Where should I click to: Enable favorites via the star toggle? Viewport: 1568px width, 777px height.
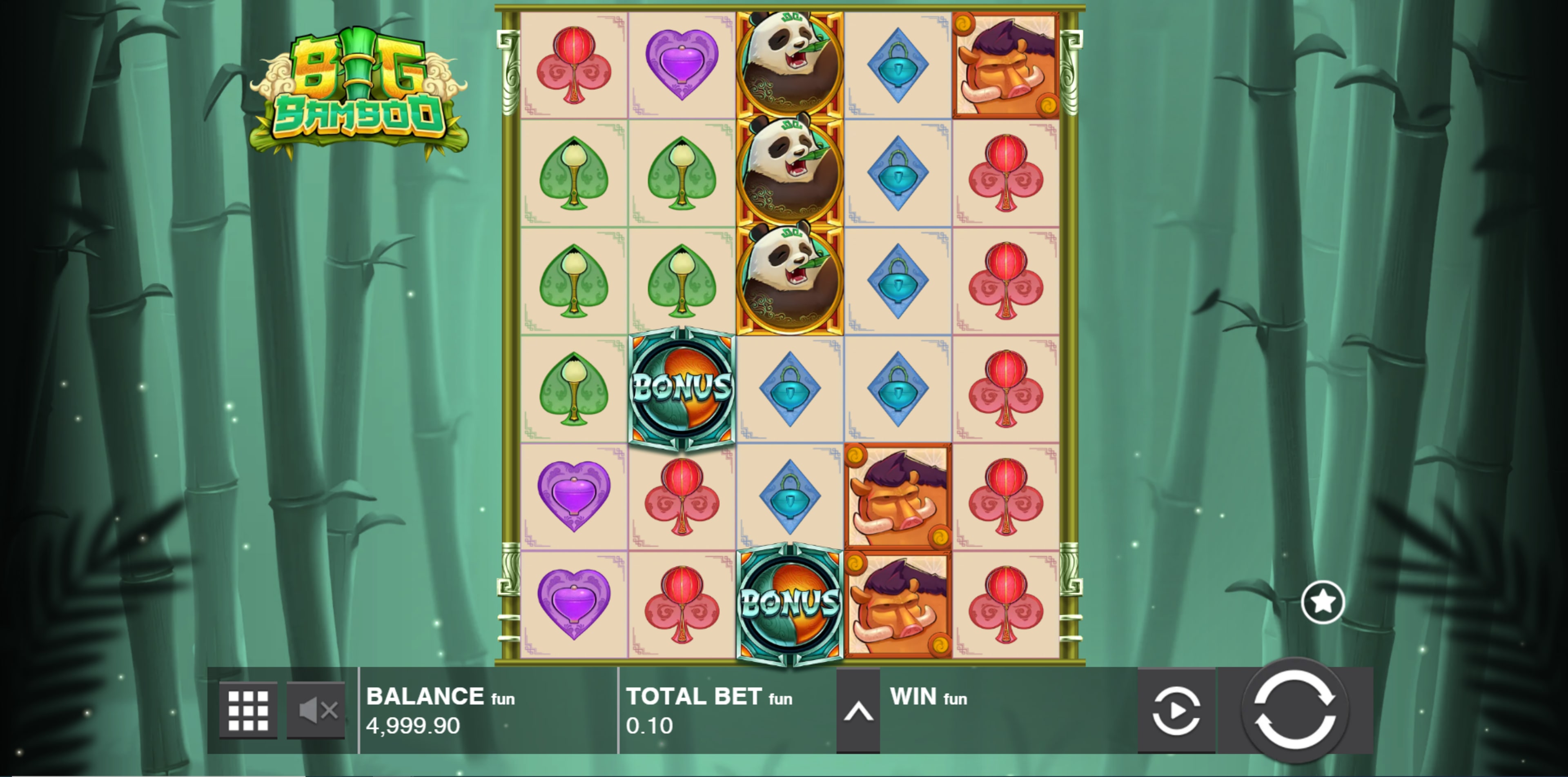[1323, 601]
